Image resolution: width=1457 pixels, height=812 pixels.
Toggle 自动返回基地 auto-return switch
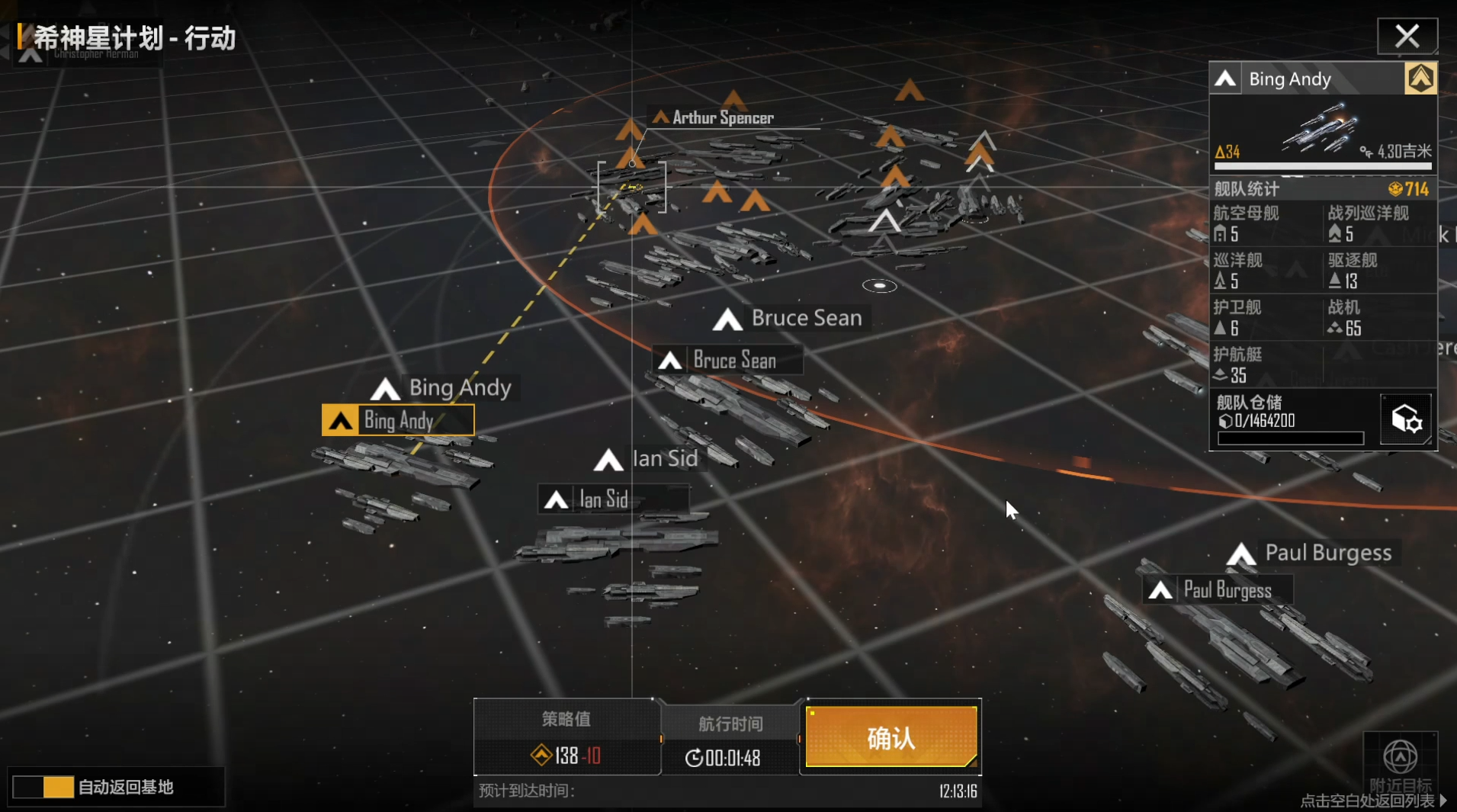click(43, 787)
